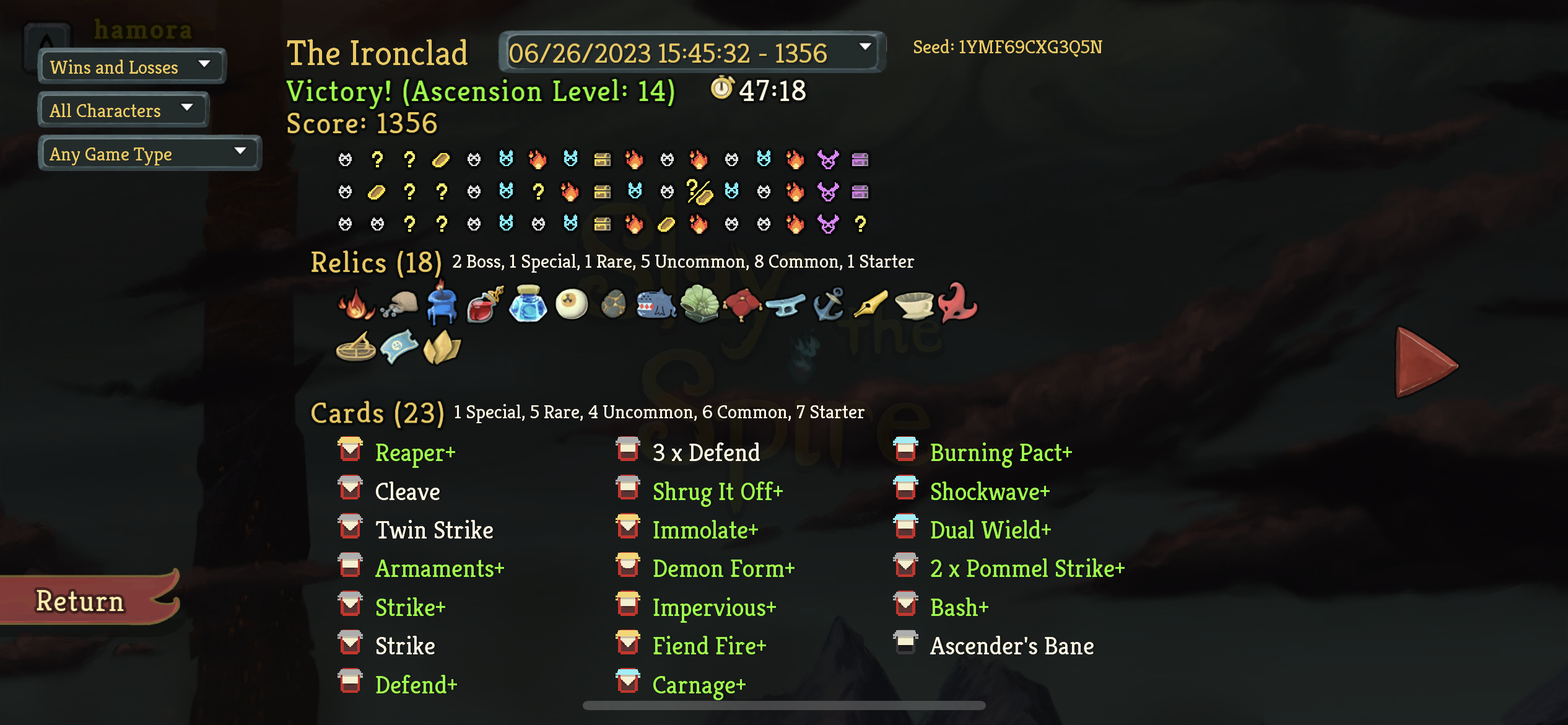This screenshot has height=725, width=1568.
Task: Select a campfire node on the map path
Action: [538, 159]
